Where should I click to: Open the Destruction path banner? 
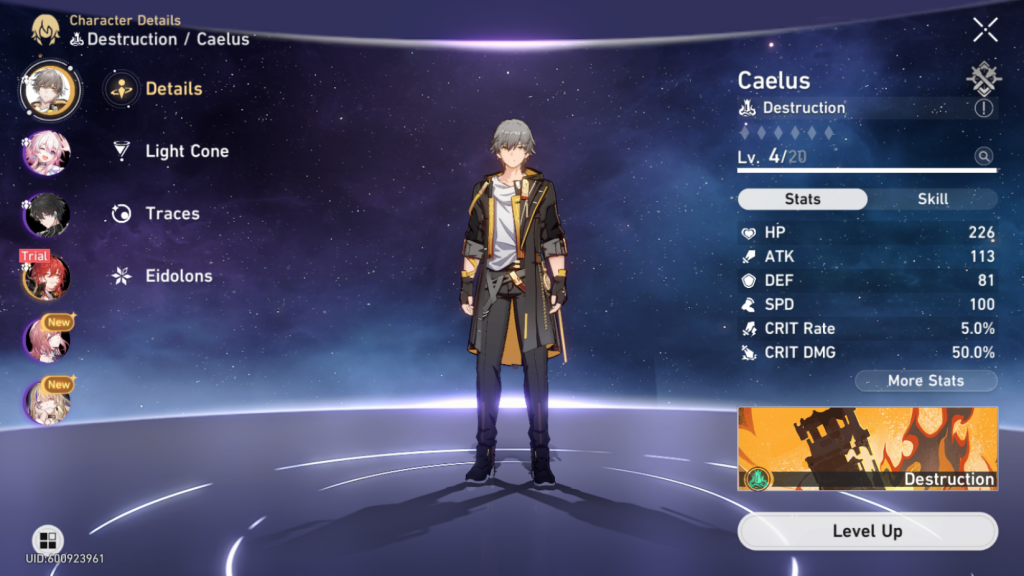(x=867, y=449)
